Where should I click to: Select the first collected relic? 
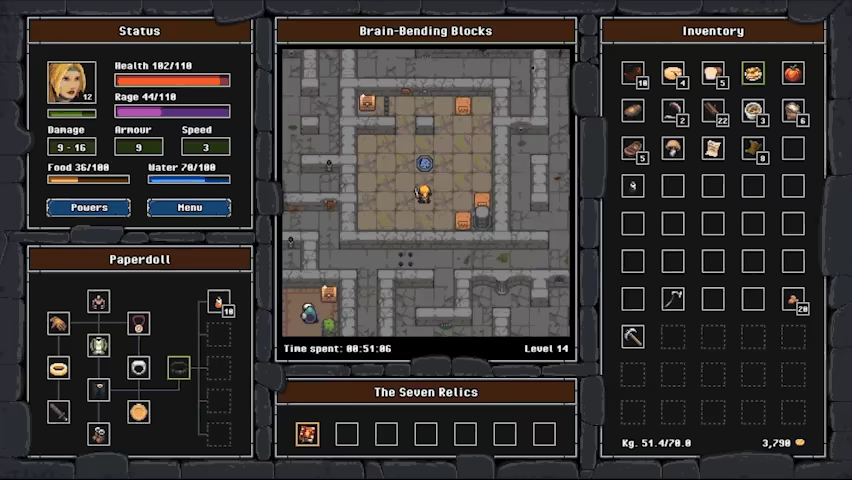coord(307,433)
